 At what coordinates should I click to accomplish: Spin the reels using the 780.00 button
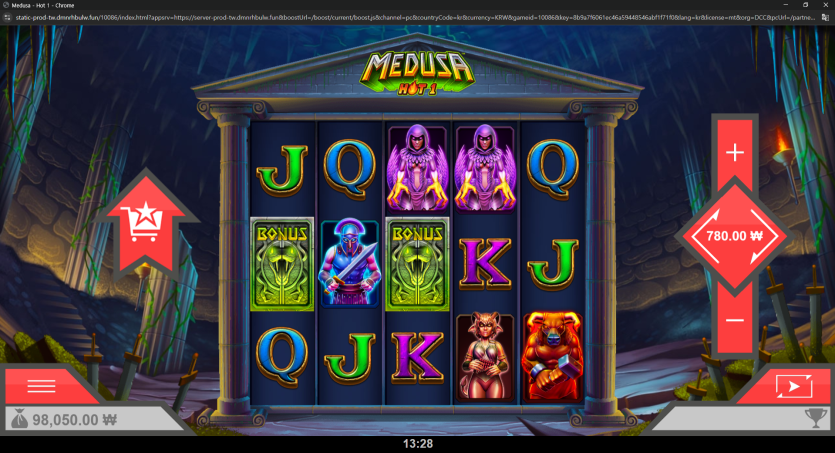coord(735,236)
